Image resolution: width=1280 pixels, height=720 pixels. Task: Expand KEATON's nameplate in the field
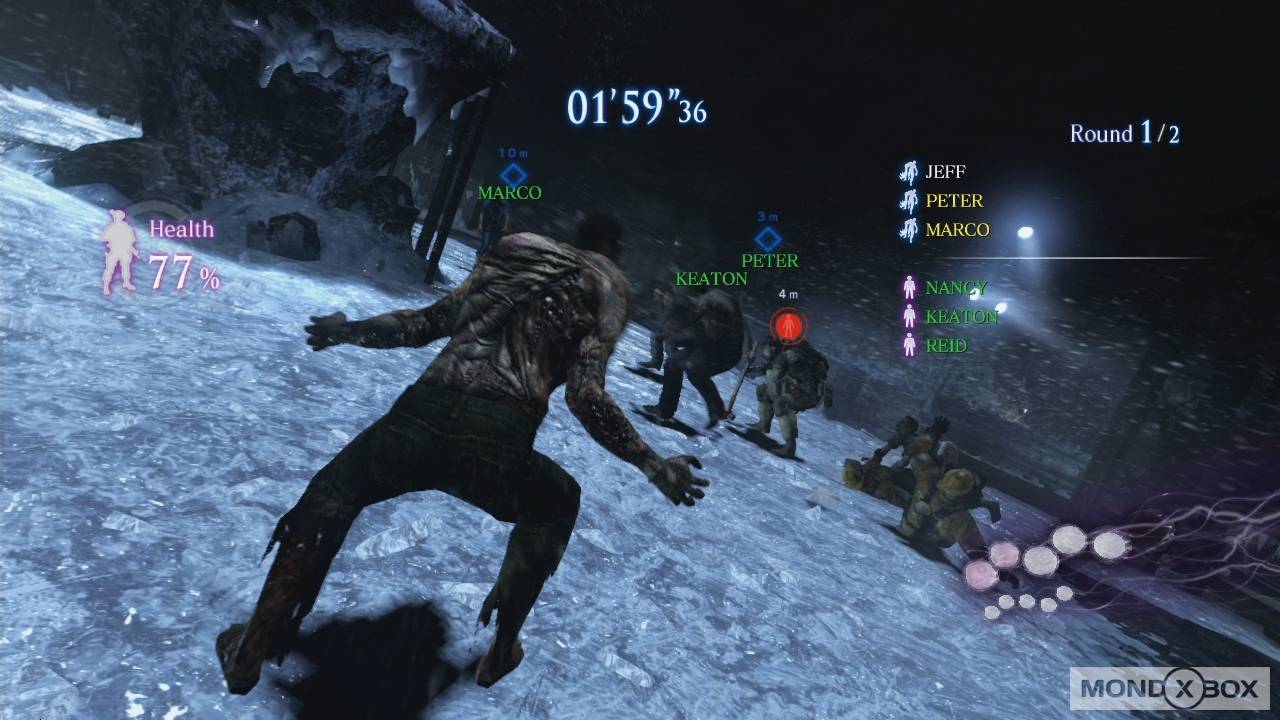(711, 278)
